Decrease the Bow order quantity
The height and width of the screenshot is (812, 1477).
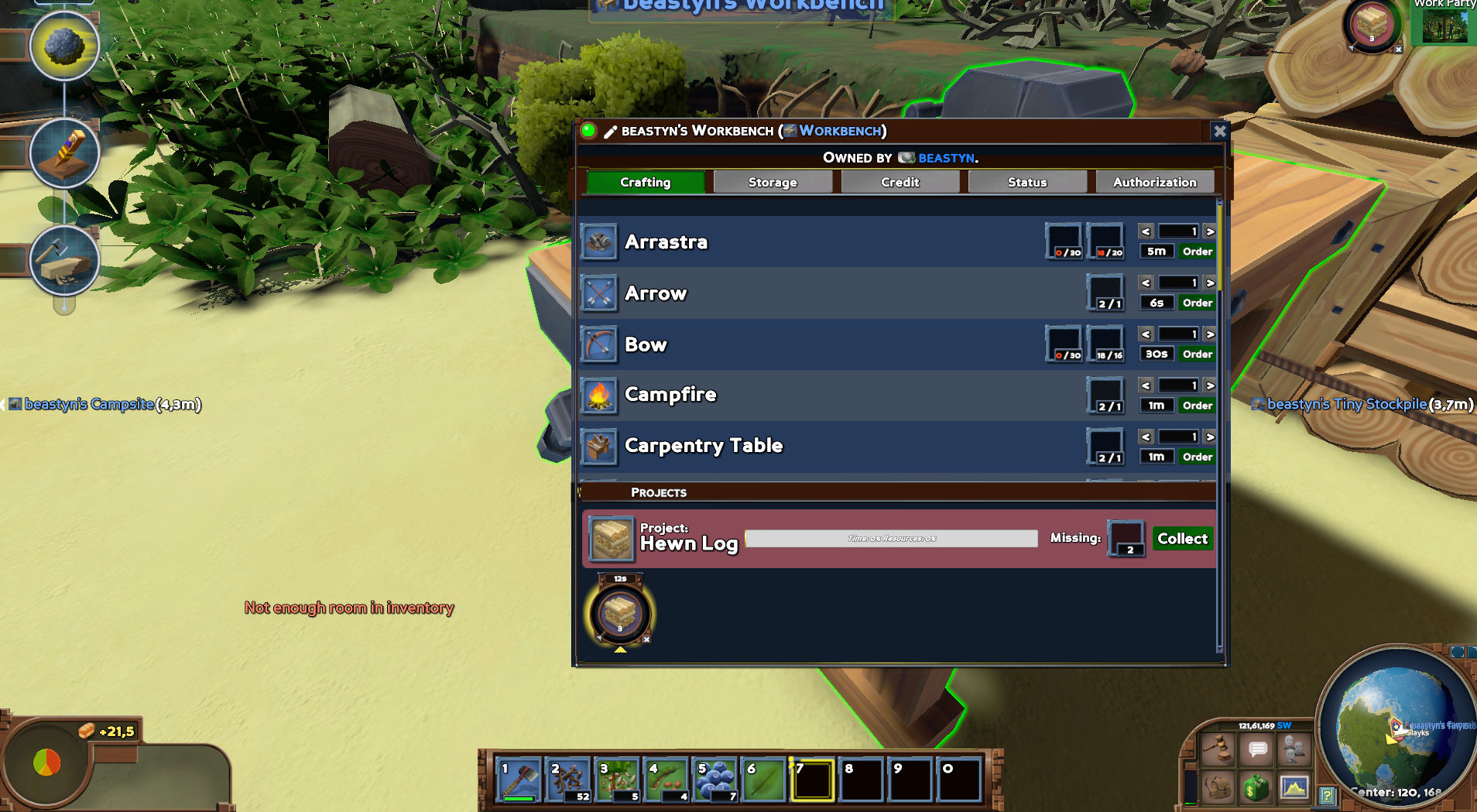point(1145,334)
